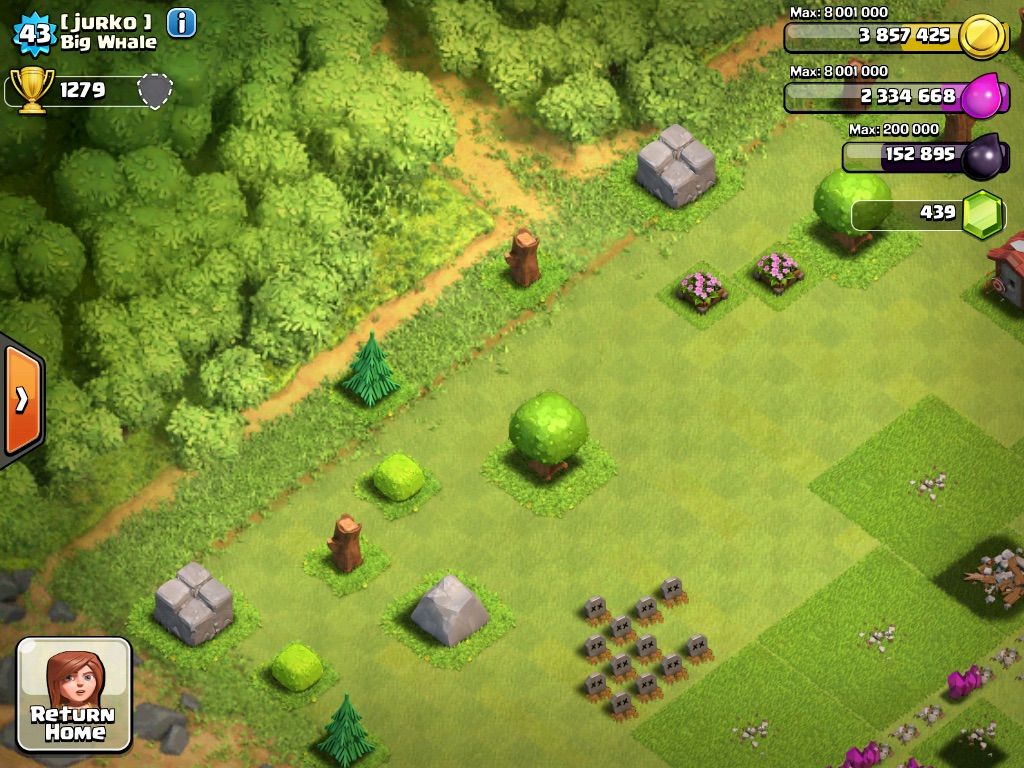Open the blue info icon beside jurko

pos(181,22)
